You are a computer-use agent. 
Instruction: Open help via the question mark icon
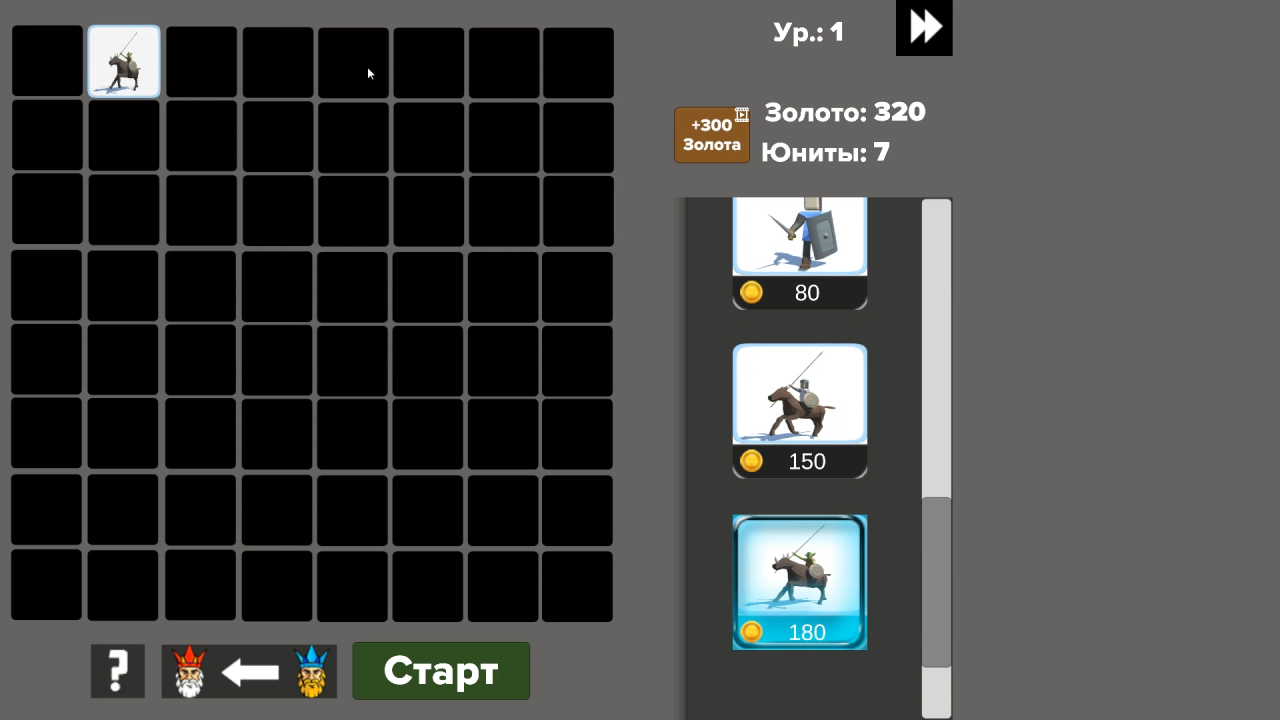pos(117,671)
